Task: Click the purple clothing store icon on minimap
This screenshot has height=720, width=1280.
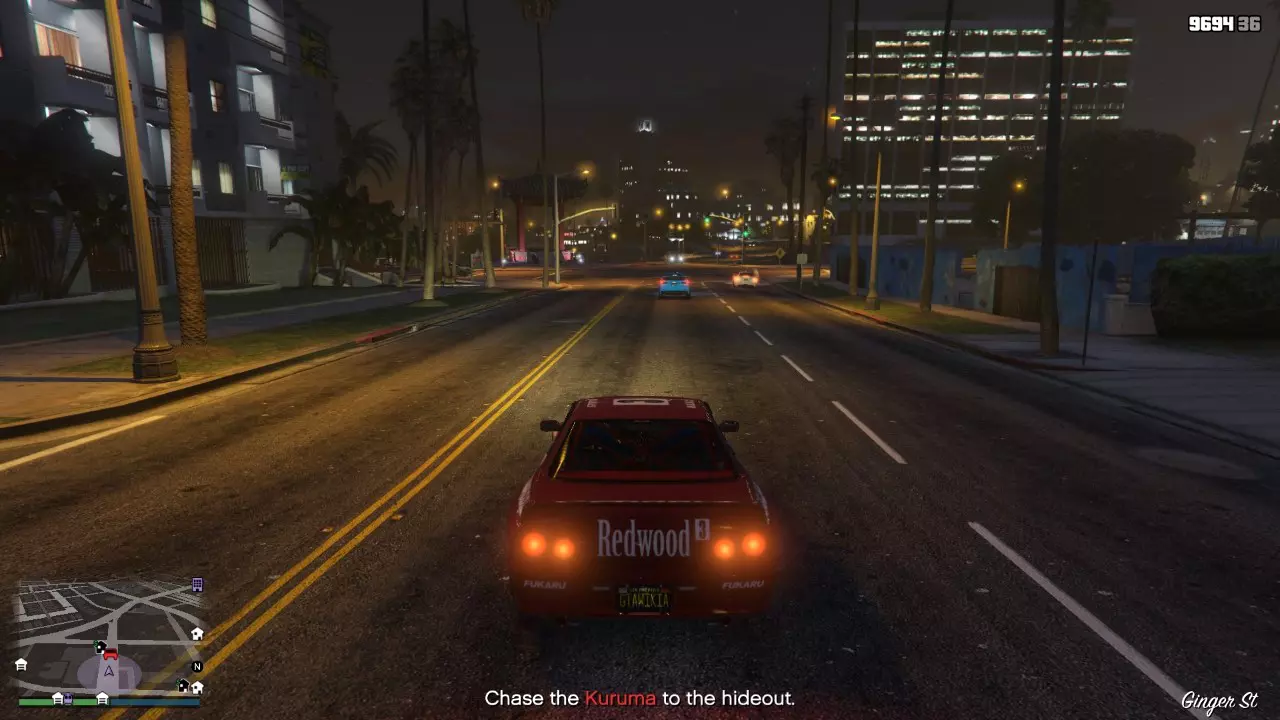Action: 197,585
